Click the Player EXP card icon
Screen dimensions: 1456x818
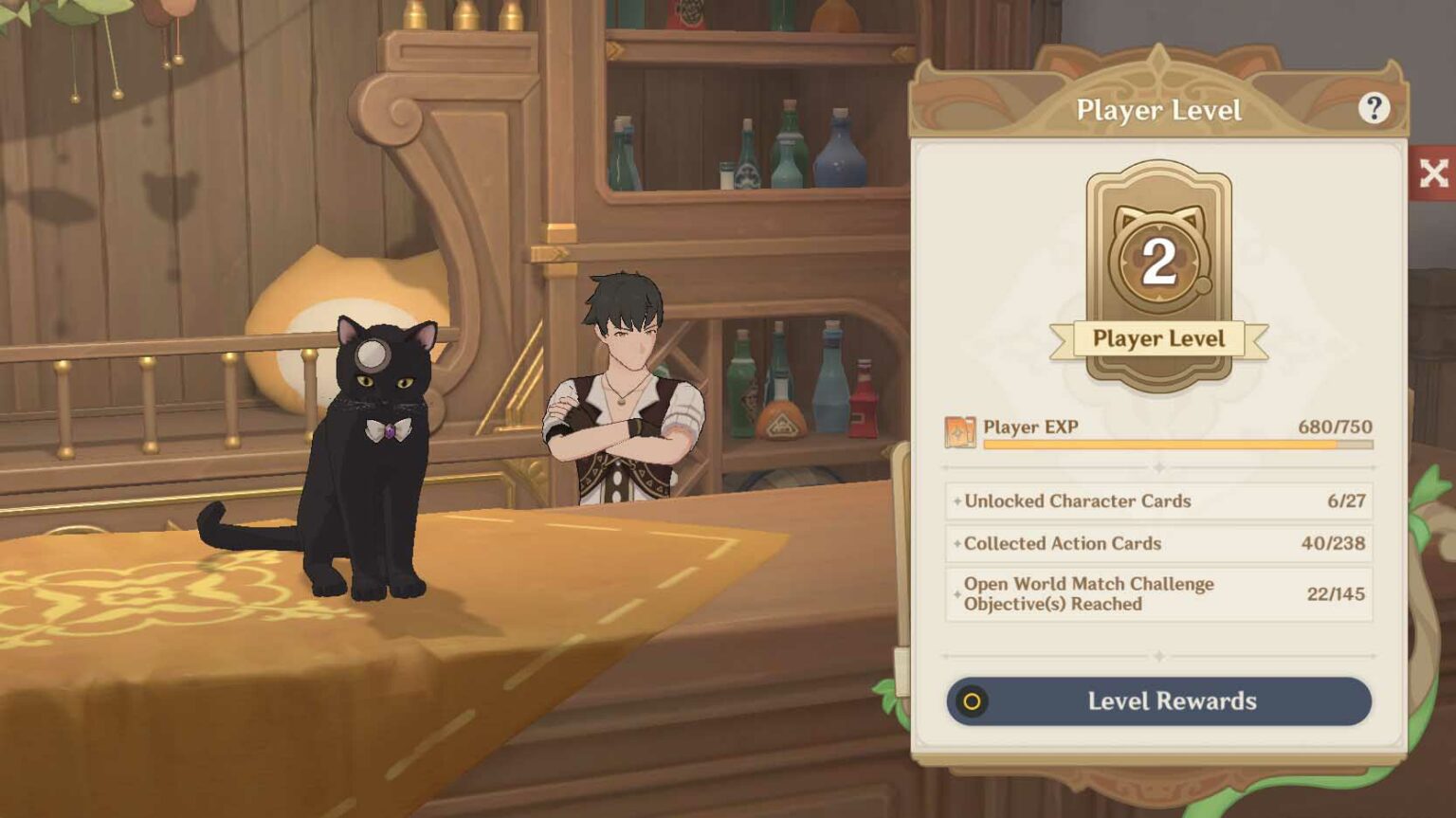(x=961, y=431)
